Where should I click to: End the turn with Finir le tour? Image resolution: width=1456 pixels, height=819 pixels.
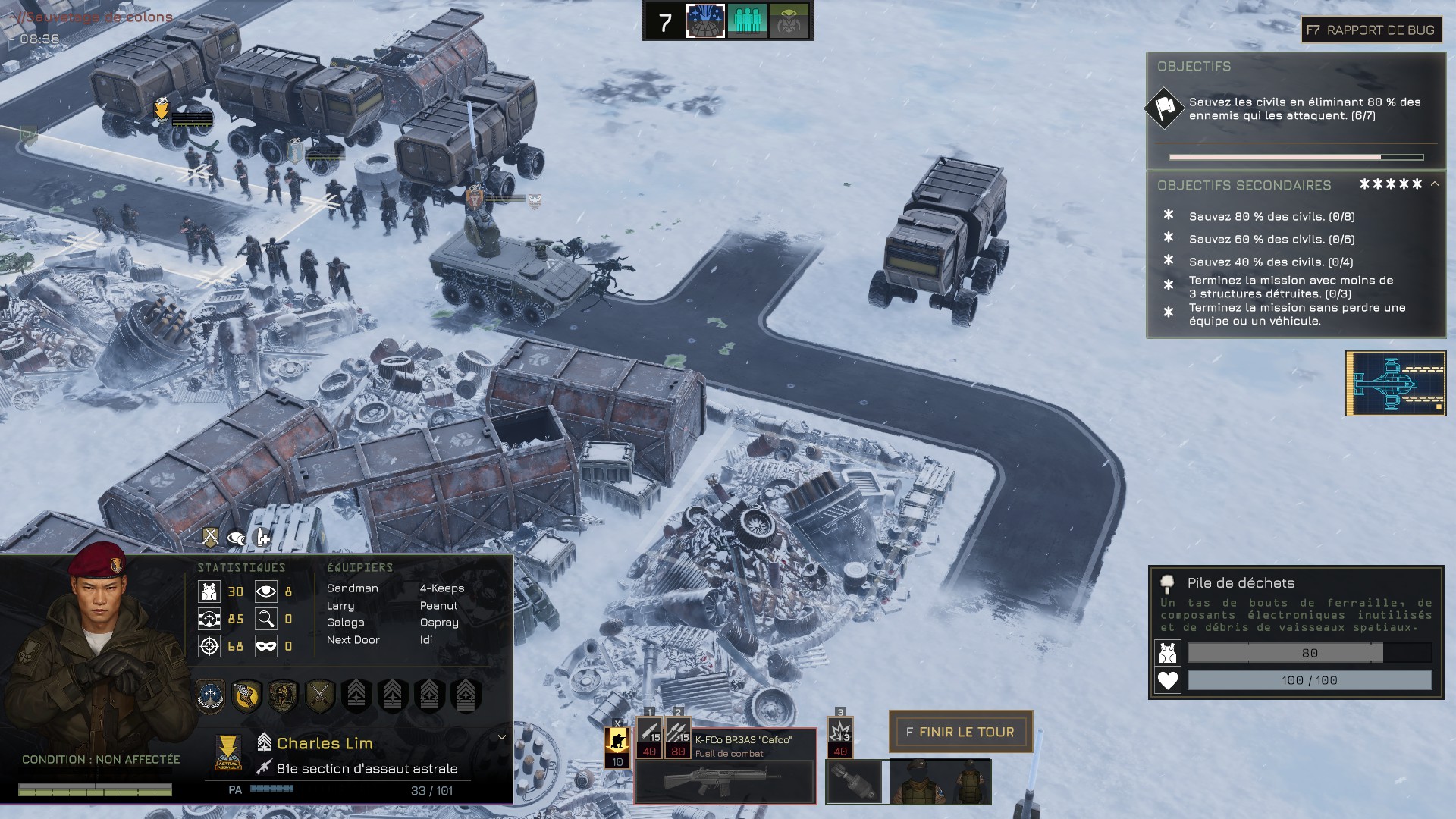pyautogui.click(x=960, y=732)
